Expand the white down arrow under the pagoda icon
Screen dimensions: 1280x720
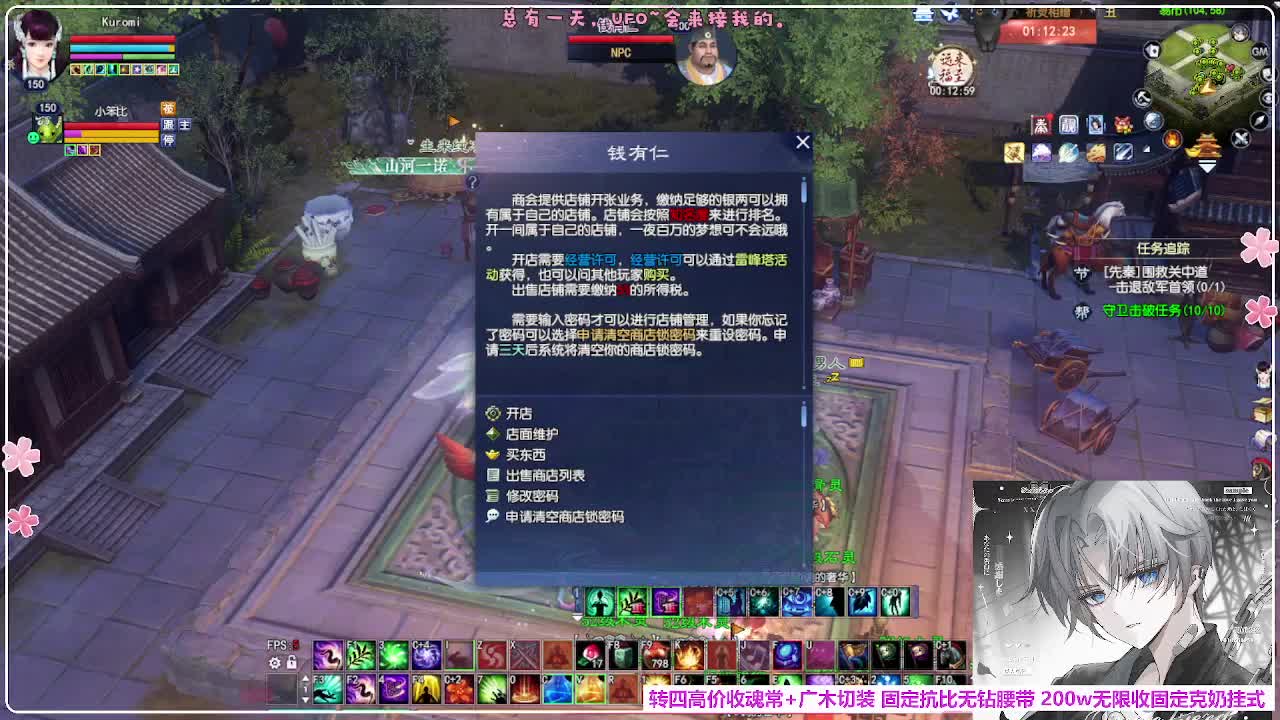pos(1207,167)
